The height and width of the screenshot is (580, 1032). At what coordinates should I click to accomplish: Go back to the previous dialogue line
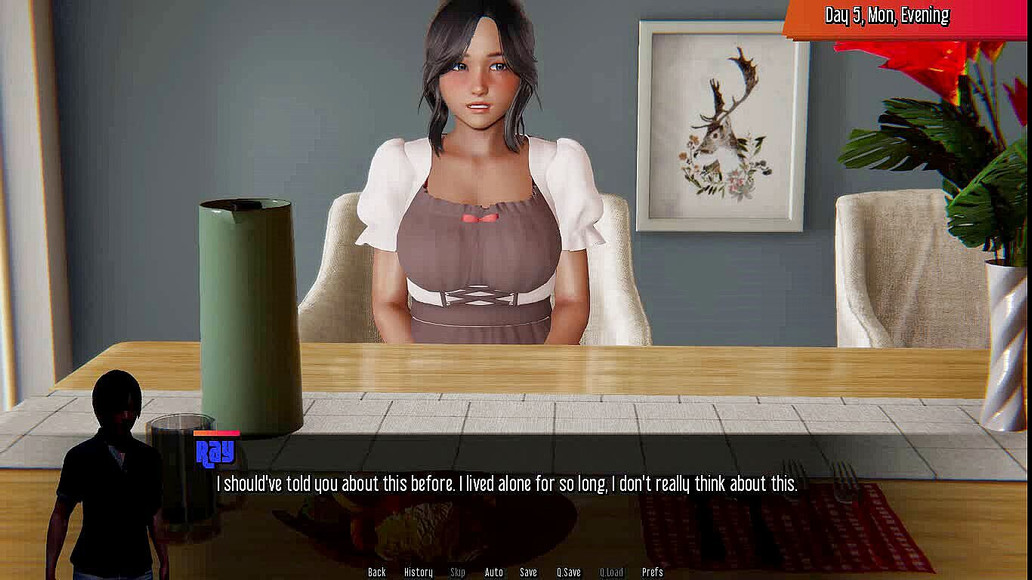click(376, 572)
